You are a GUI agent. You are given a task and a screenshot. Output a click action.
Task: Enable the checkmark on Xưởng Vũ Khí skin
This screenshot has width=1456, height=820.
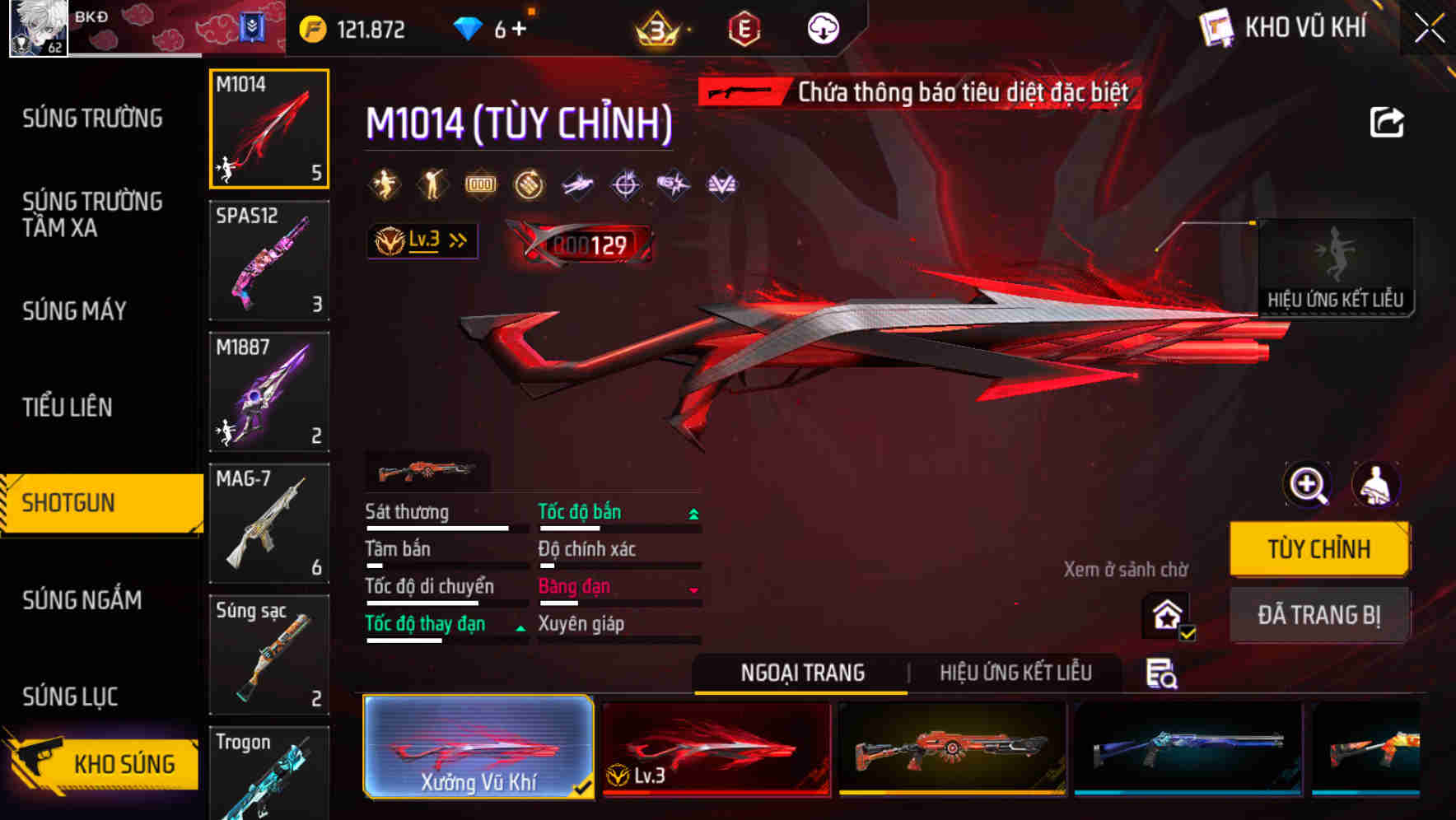(x=585, y=786)
